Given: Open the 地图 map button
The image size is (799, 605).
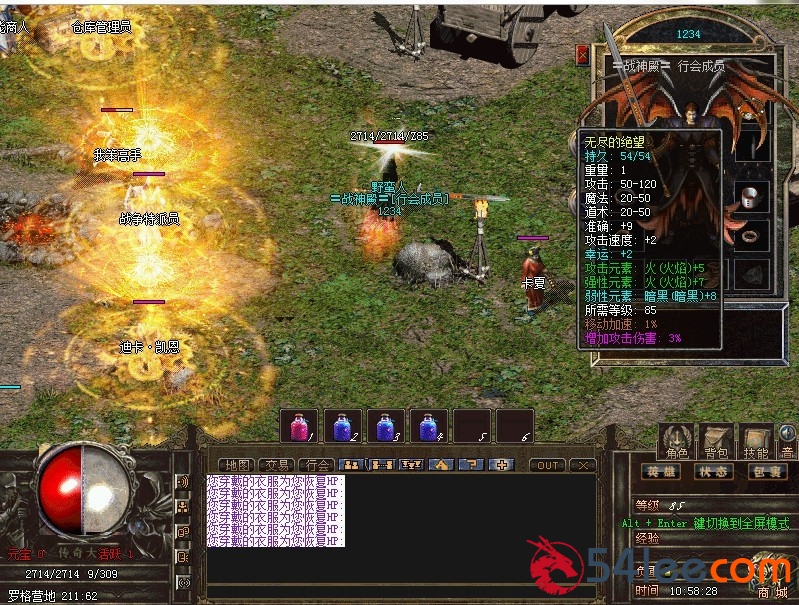Looking at the screenshot, I should (x=237, y=465).
